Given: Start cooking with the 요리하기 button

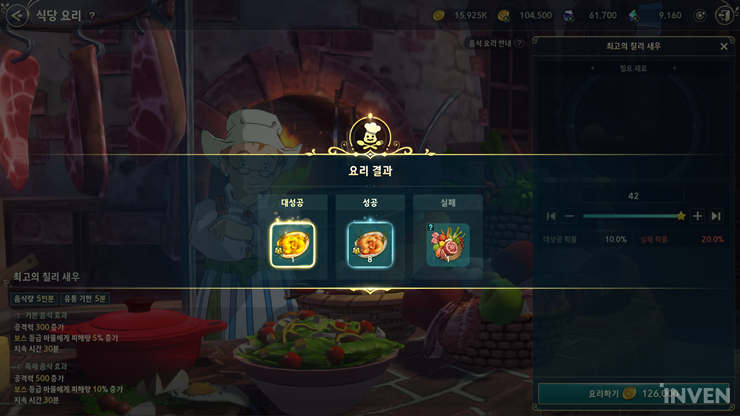Looking at the screenshot, I should [x=600, y=394].
